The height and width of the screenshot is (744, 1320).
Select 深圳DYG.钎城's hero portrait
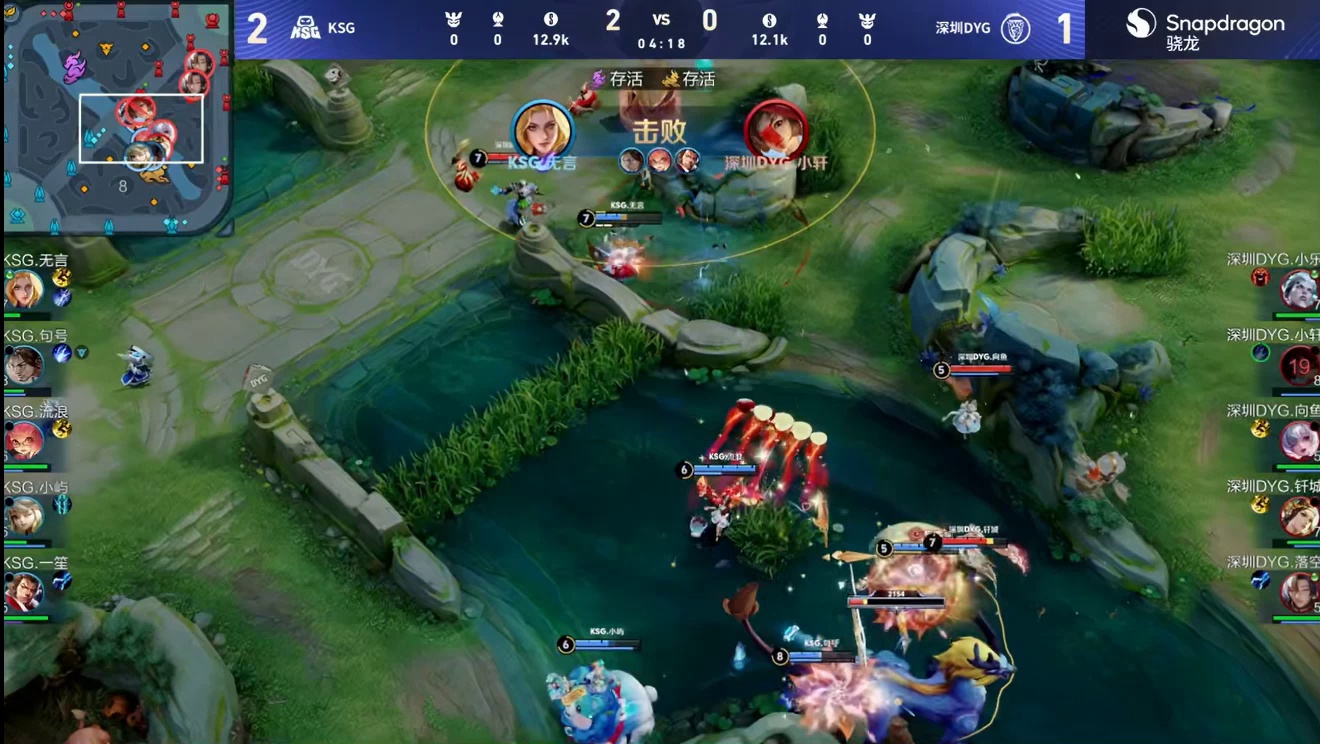(x=1298, y=516)
